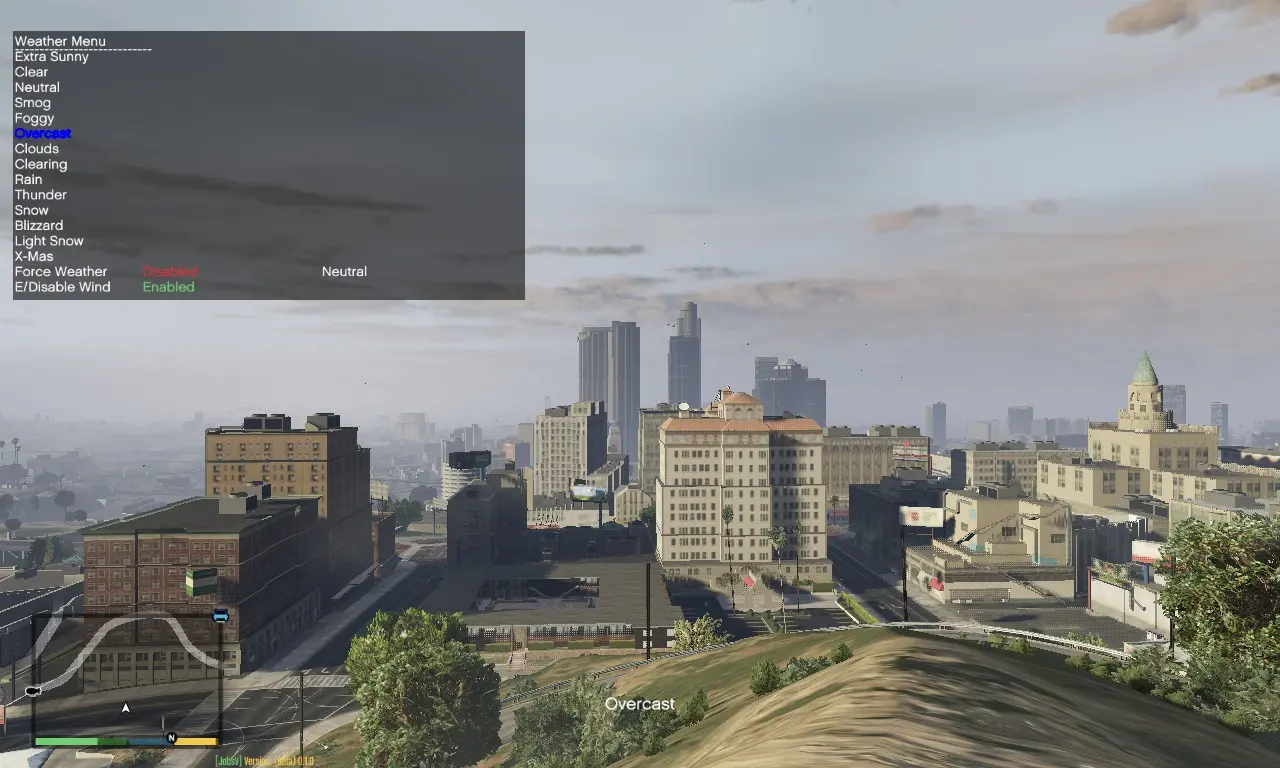The width and height of the screenshot is (1280, 768).
Task: Apply Foggy weather
Action: (34, 117)
